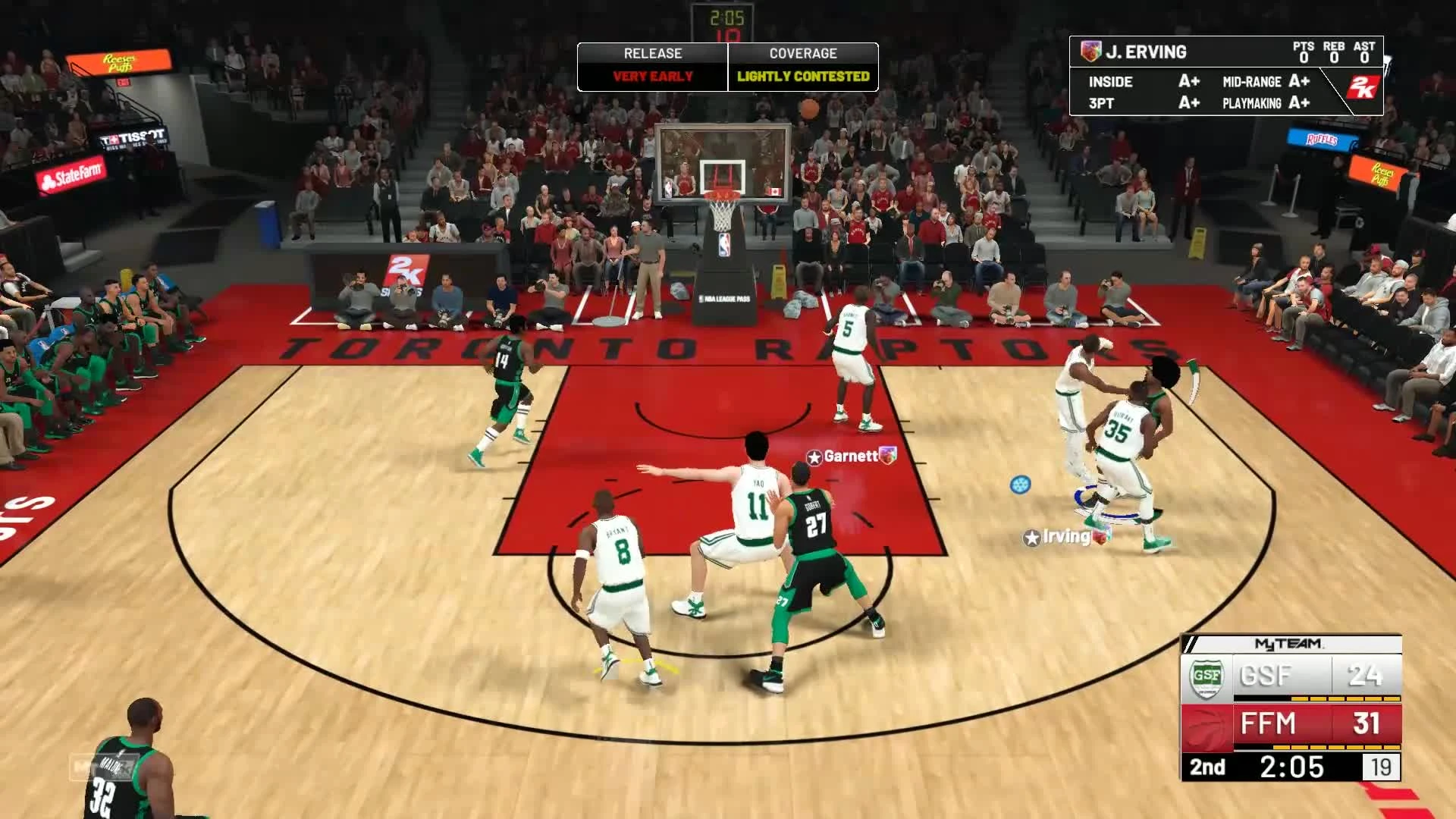
Task: Toggle the LIGHTLY CONTESTED coverage indicator
Action: (x=802, y=76)
